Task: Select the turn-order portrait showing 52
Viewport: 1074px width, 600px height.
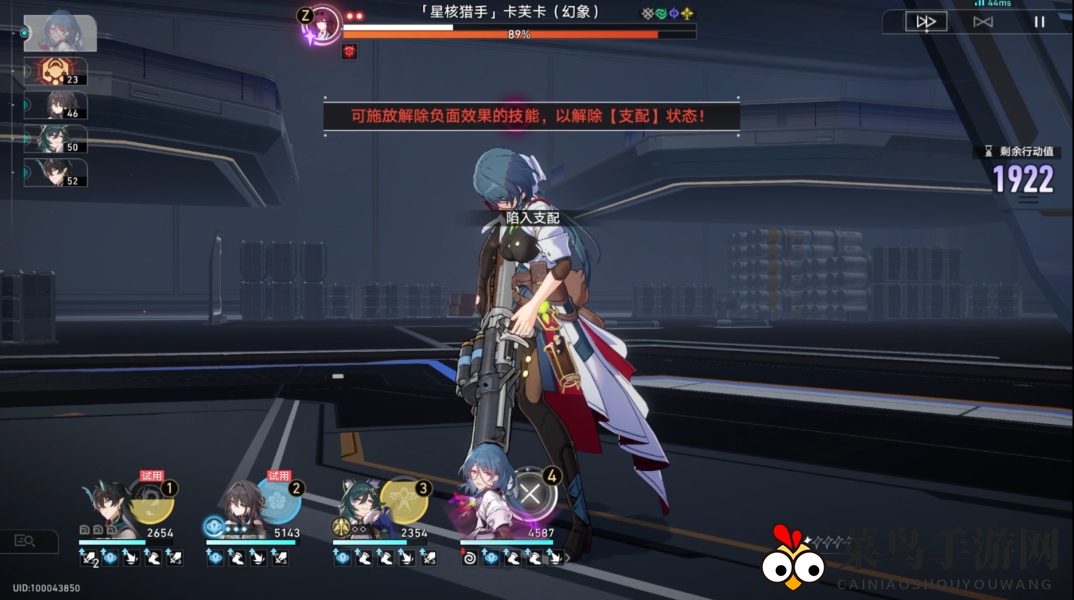Action: (60, 172)
